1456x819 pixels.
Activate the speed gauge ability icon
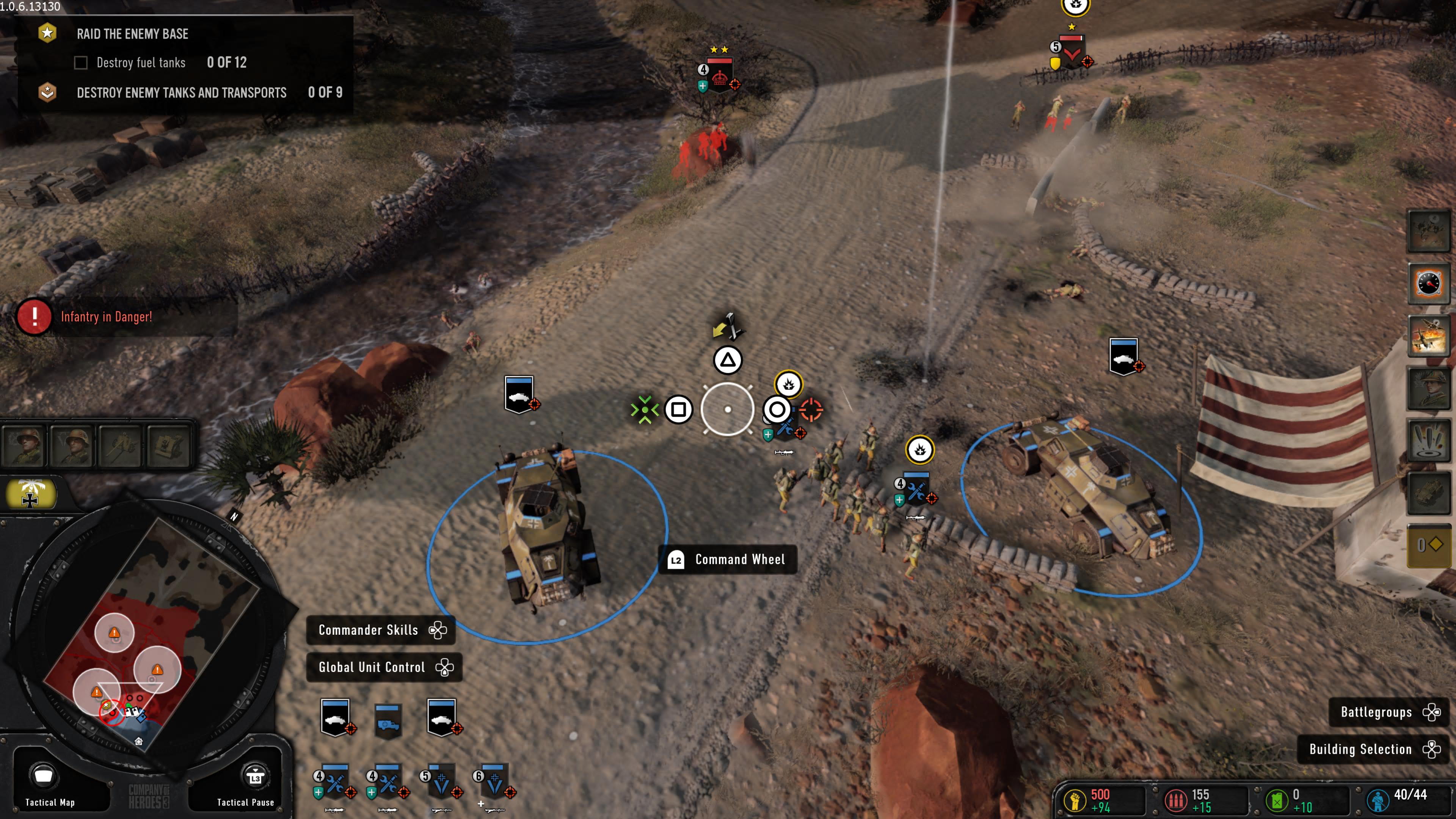tap(1428, 283)
